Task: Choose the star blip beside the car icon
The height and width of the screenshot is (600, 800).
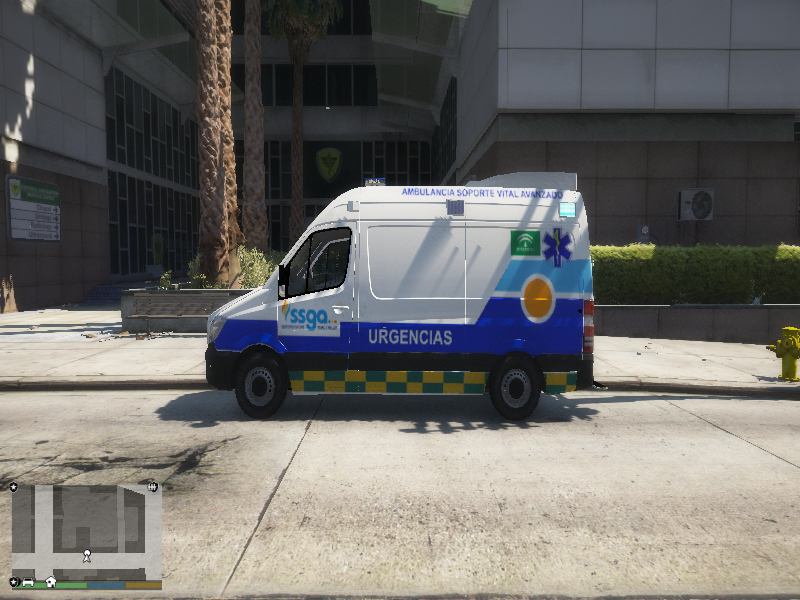Action: 14,582
